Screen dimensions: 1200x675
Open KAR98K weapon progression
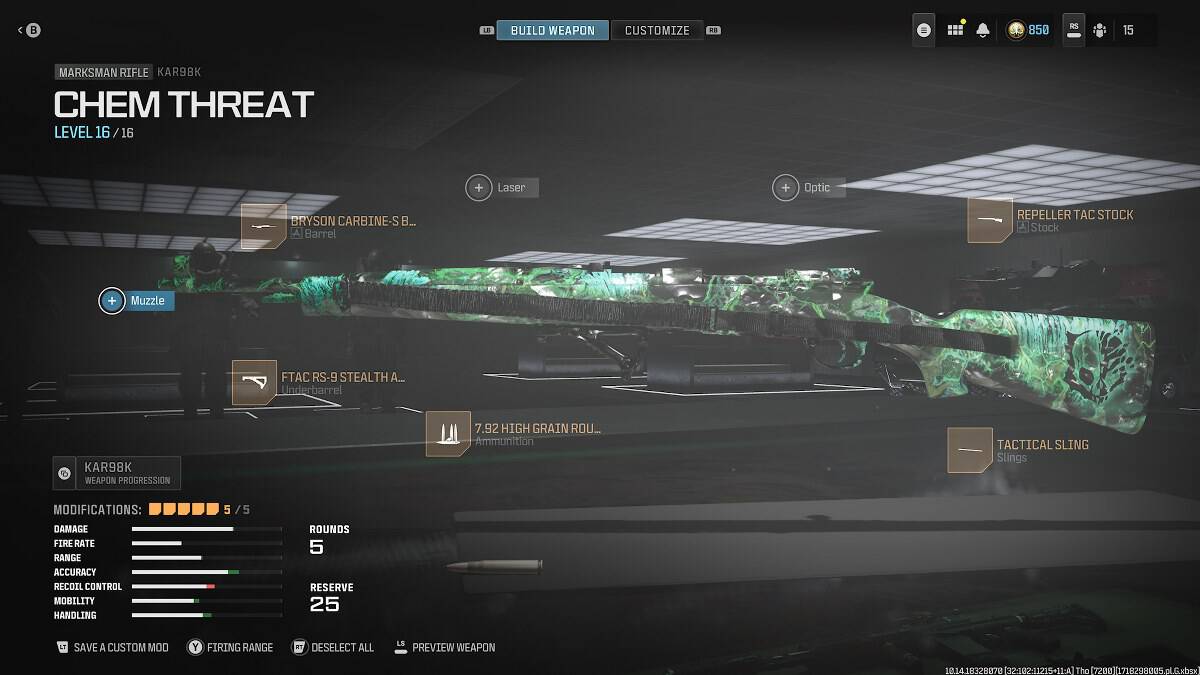pos(117,473)
